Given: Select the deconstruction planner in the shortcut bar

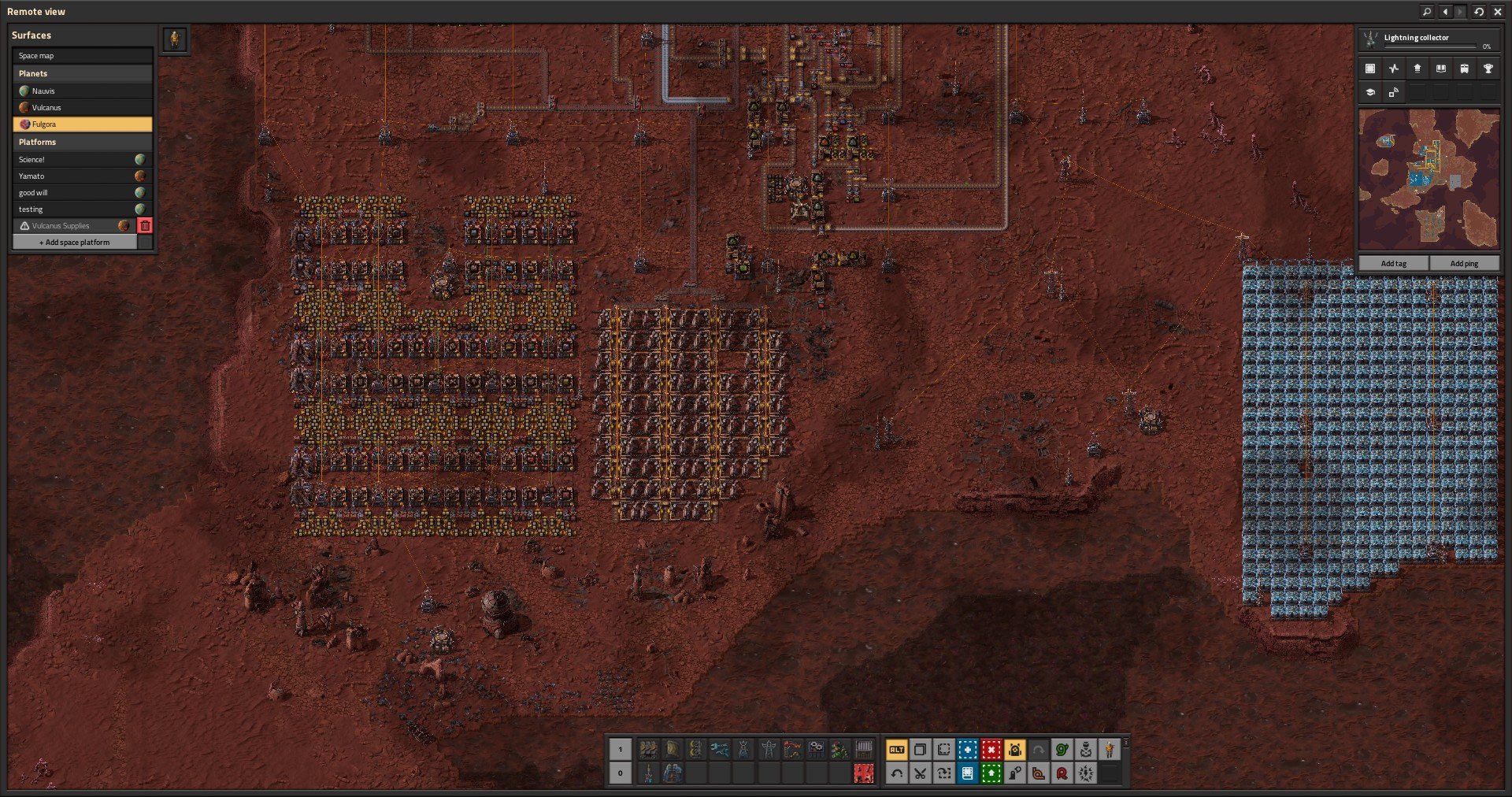Looking at the screenshot, I should 991,750.
